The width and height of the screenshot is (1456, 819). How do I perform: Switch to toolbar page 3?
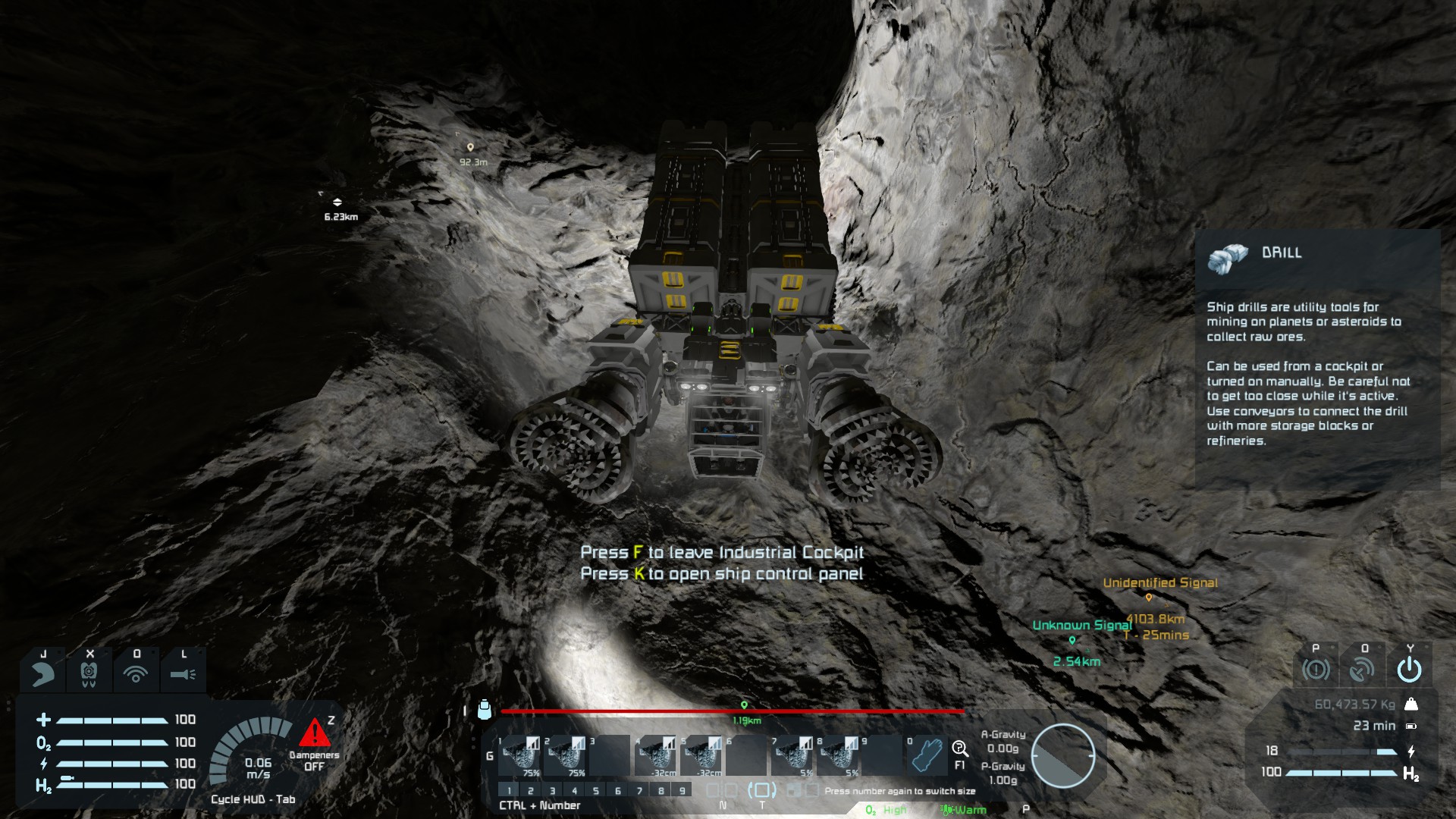click(x=552, y=791)
